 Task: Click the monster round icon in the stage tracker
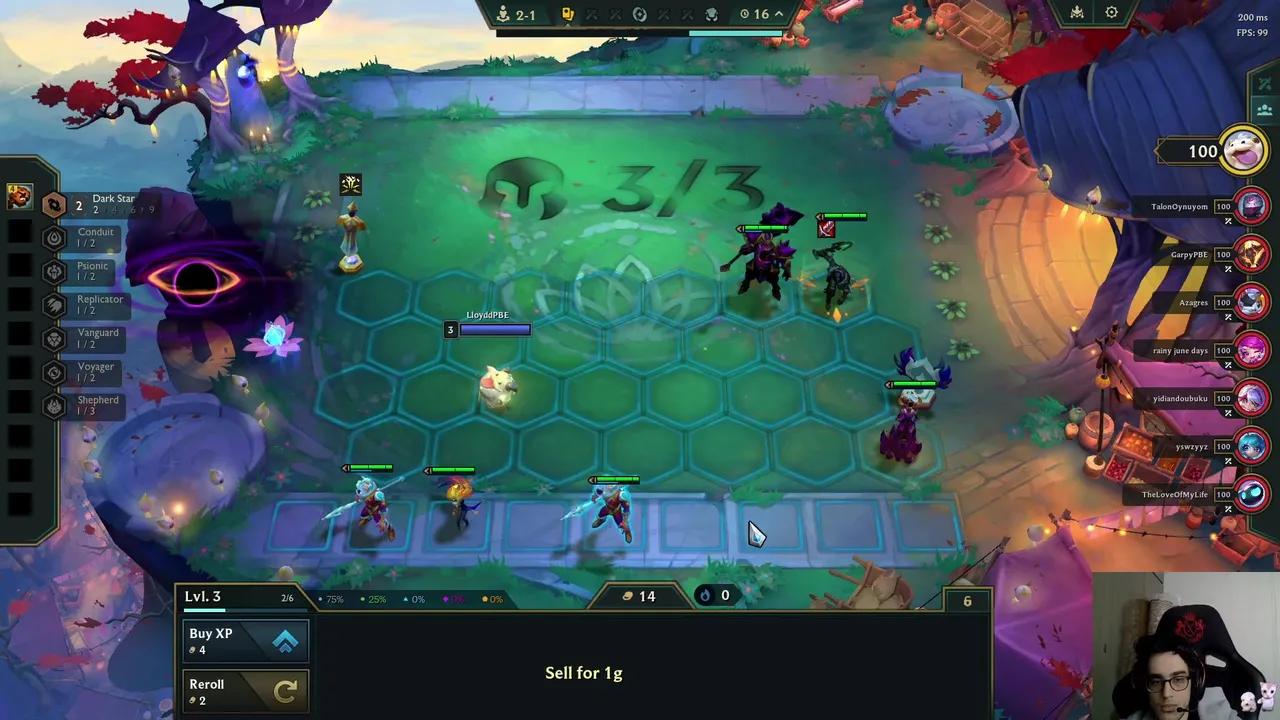click(712, 14)
